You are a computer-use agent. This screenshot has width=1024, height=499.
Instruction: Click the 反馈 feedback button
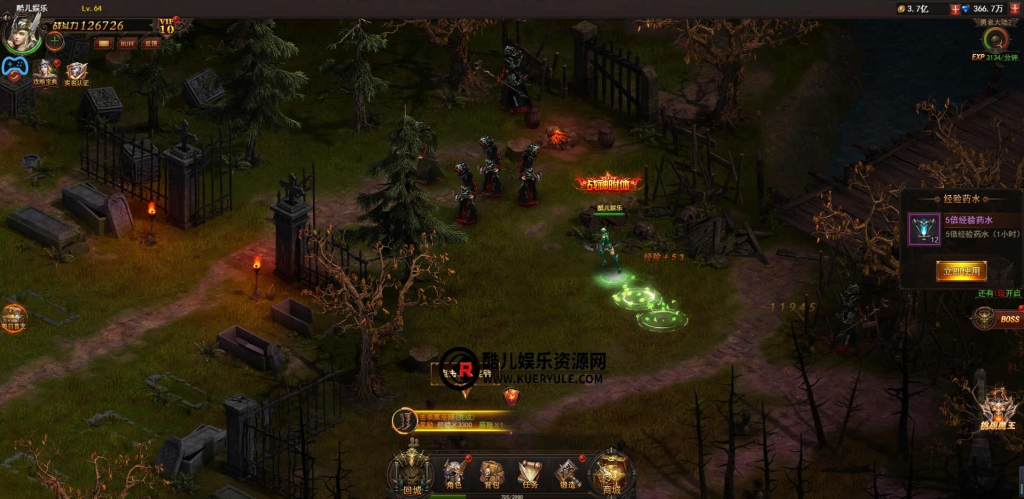(151, 43)
